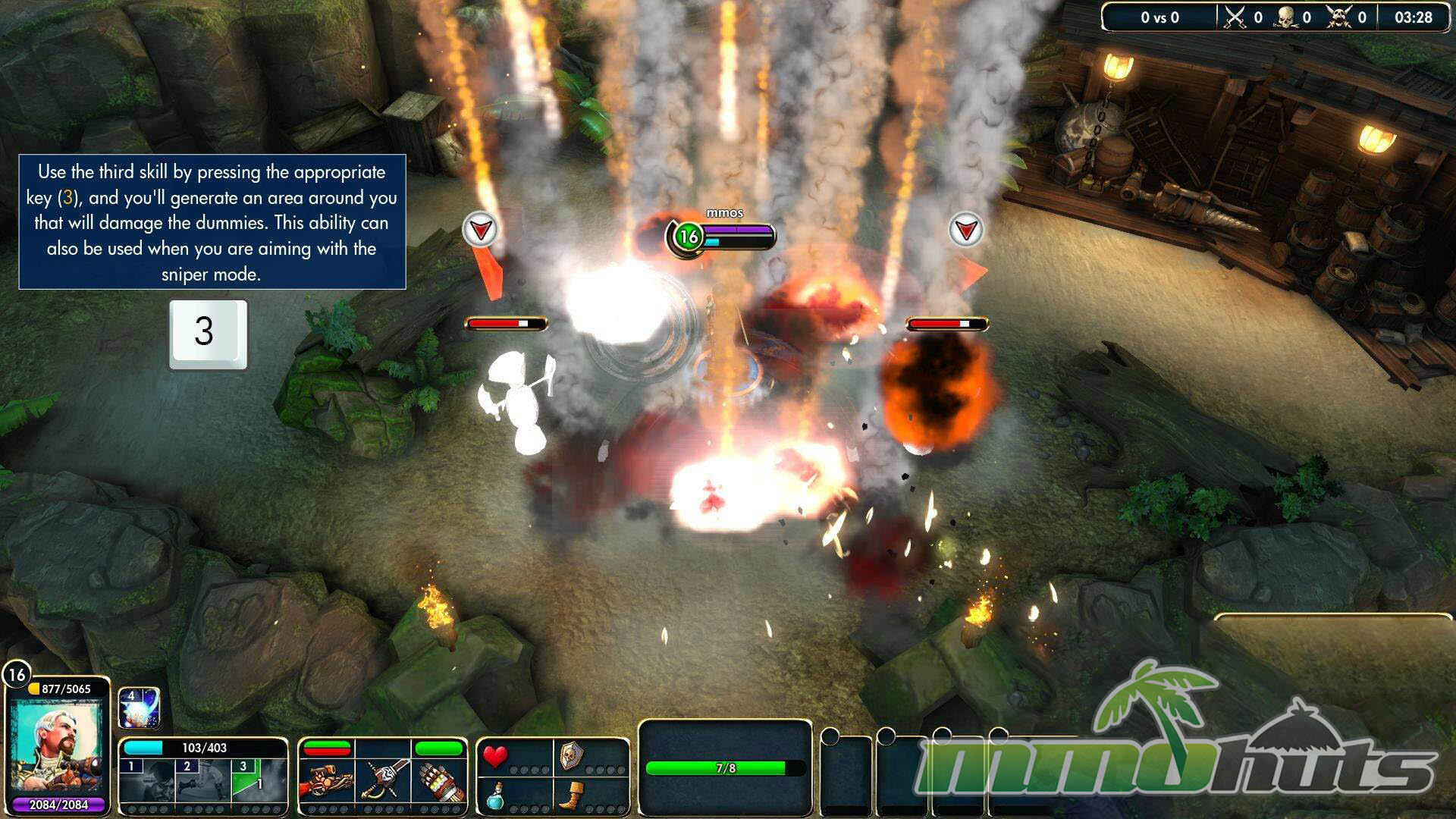Use skill slot 1
Viewport: 1456px width, 819px height.
(x=148, y=781)
